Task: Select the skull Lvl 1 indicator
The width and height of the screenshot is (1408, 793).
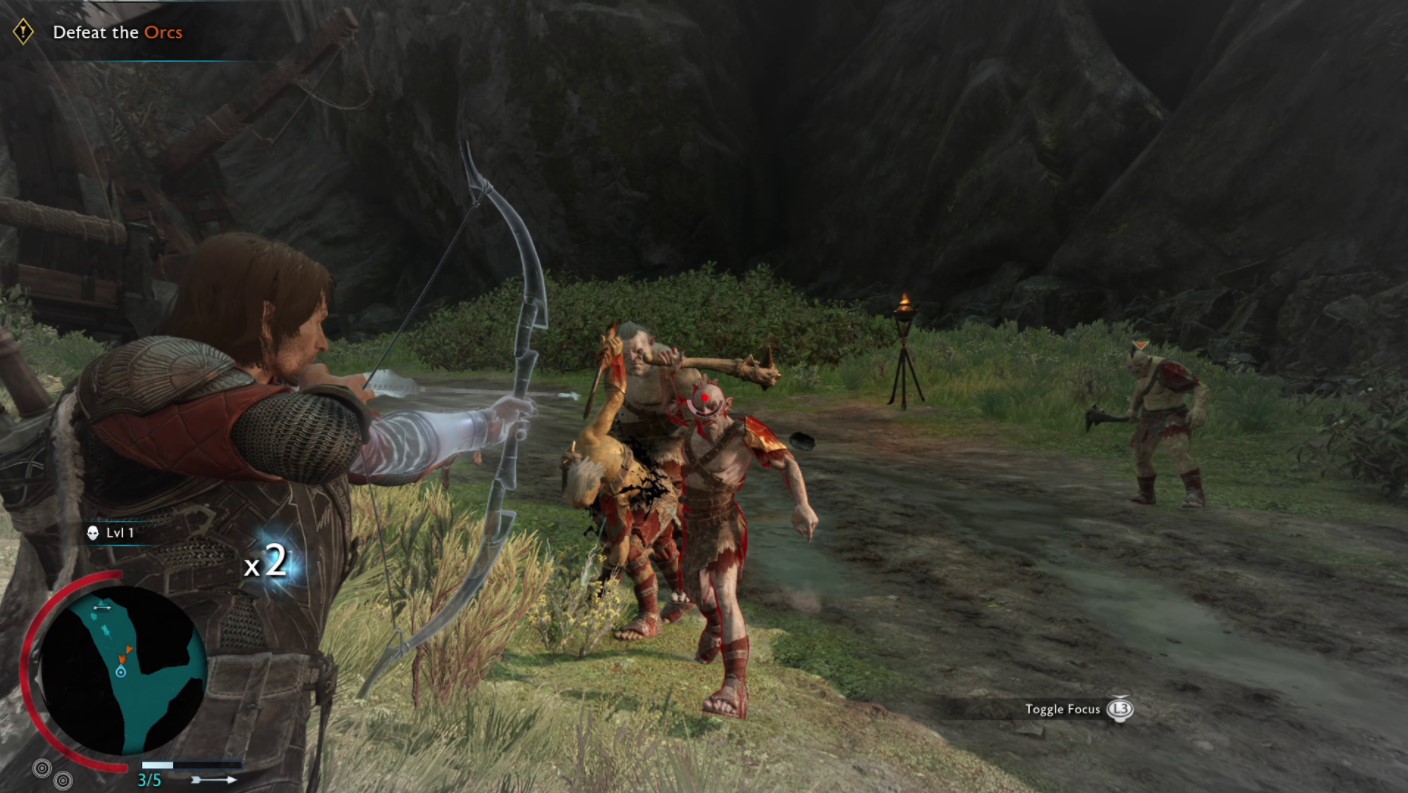Action: [111, 533]
